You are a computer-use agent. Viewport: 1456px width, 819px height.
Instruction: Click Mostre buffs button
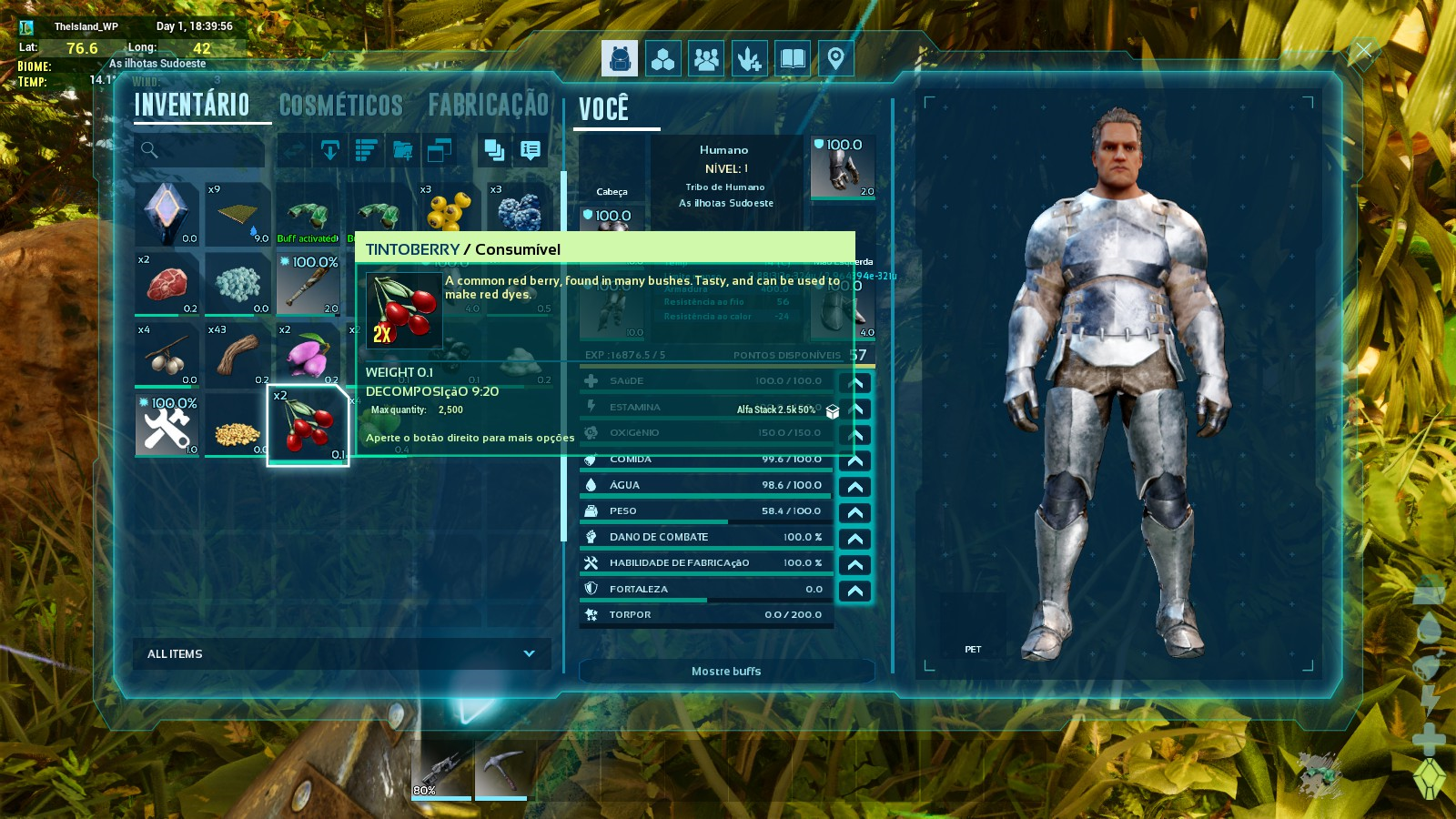tap(726, 672)
